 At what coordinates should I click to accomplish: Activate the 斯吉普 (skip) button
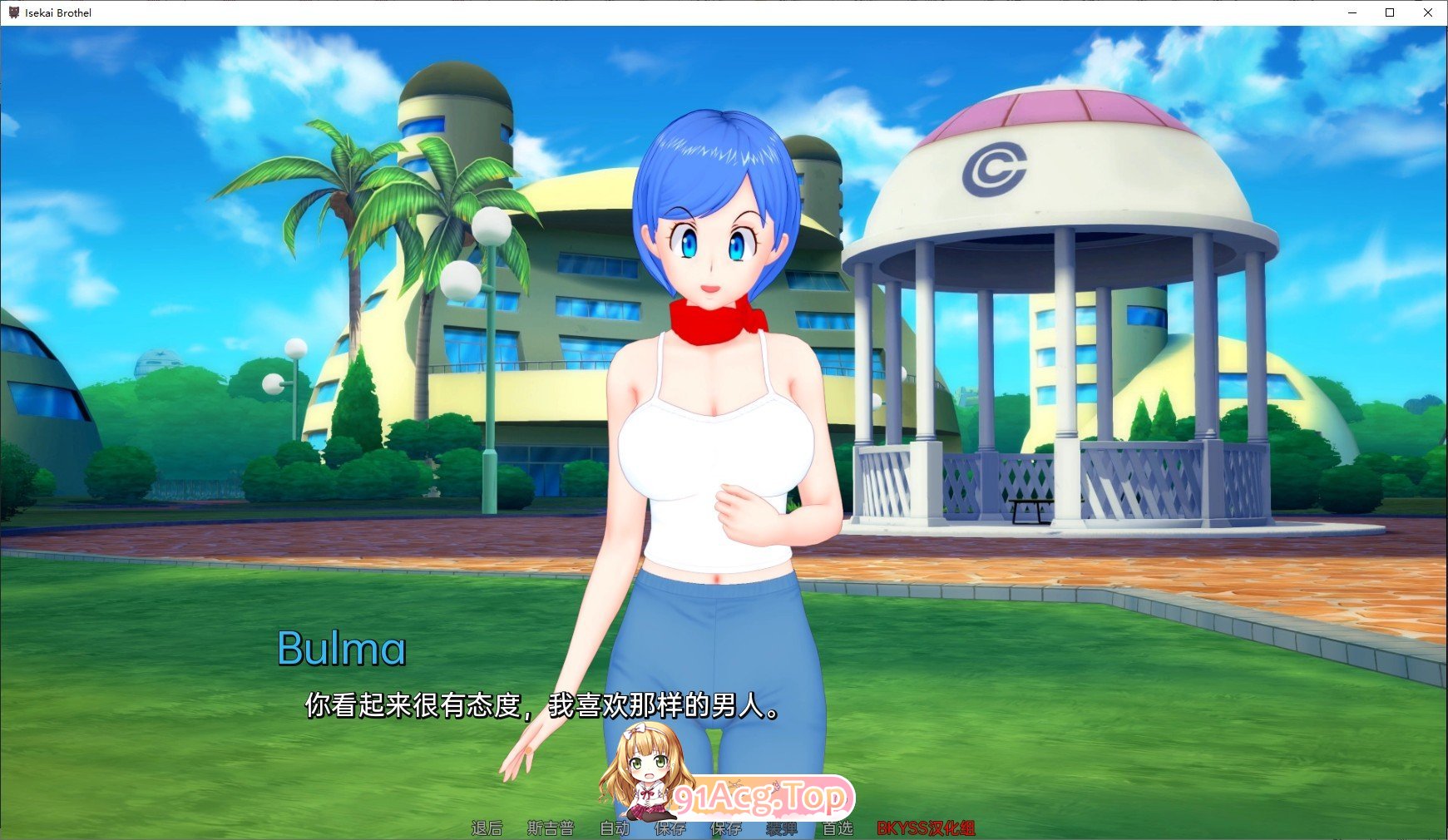click(x=551, y=828)
